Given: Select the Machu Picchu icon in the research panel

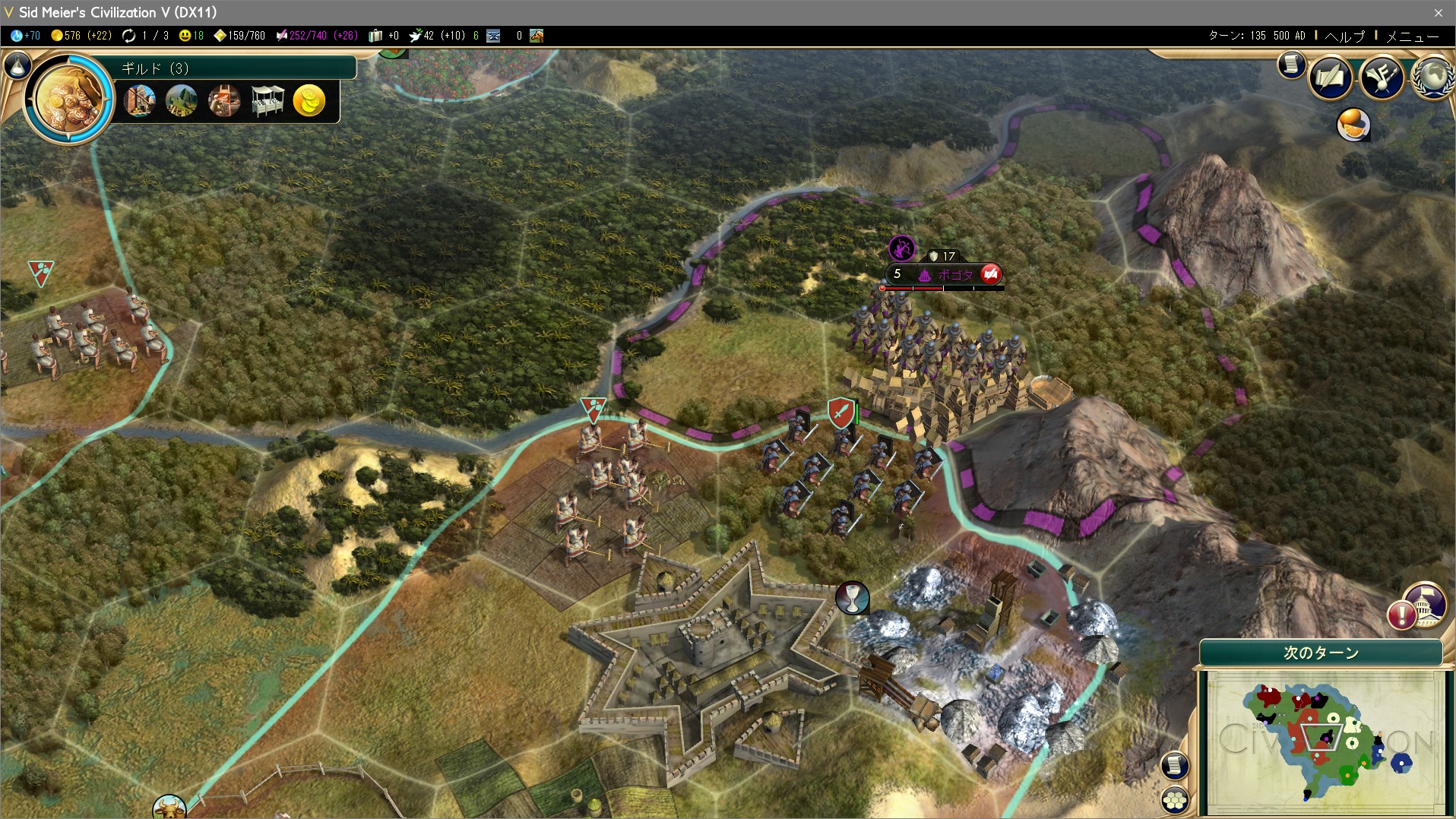Looking at the screenshot, I should tap(181, 100).
